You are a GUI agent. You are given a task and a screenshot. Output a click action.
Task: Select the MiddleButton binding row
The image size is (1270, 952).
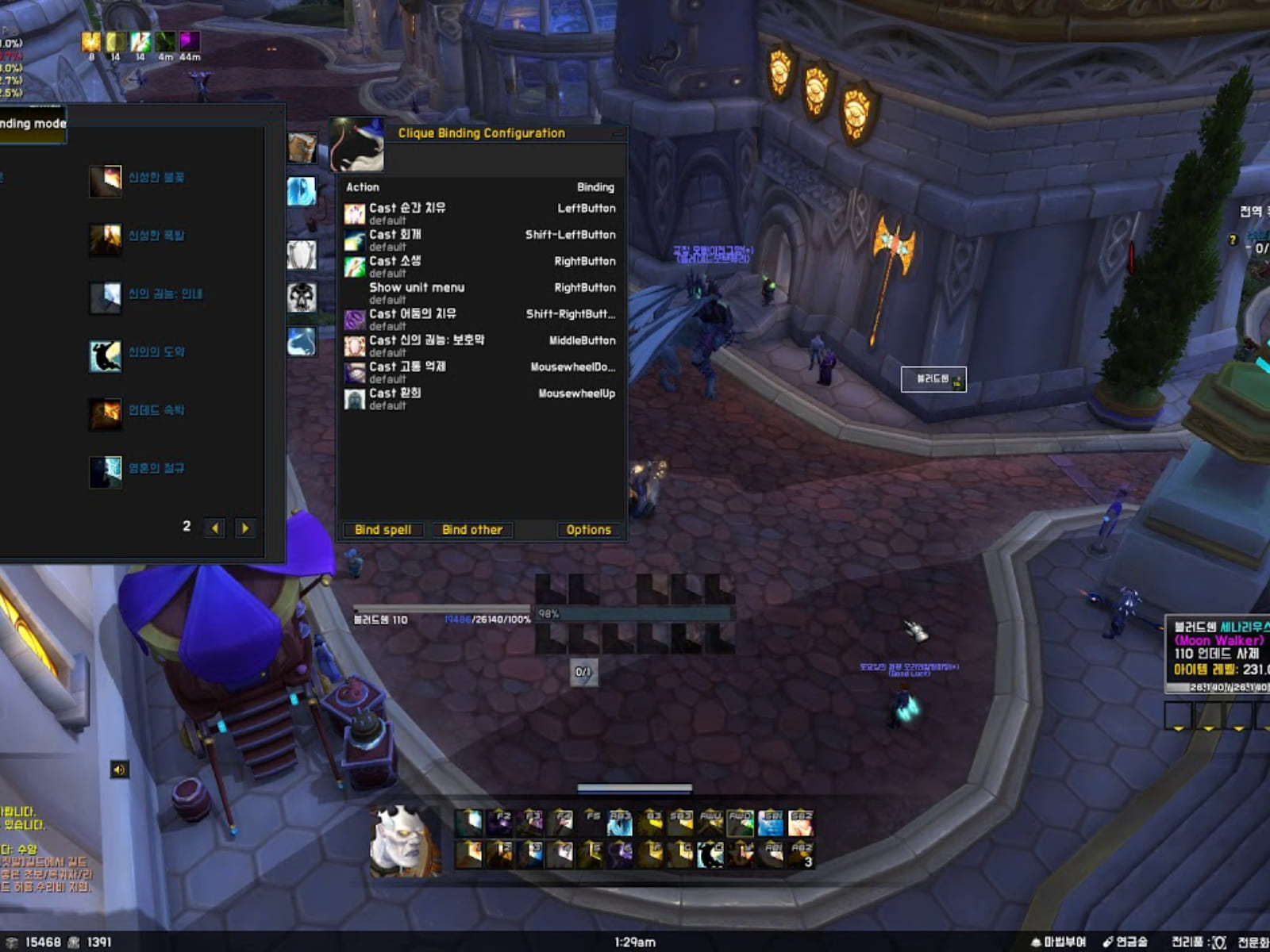point(480,345)
